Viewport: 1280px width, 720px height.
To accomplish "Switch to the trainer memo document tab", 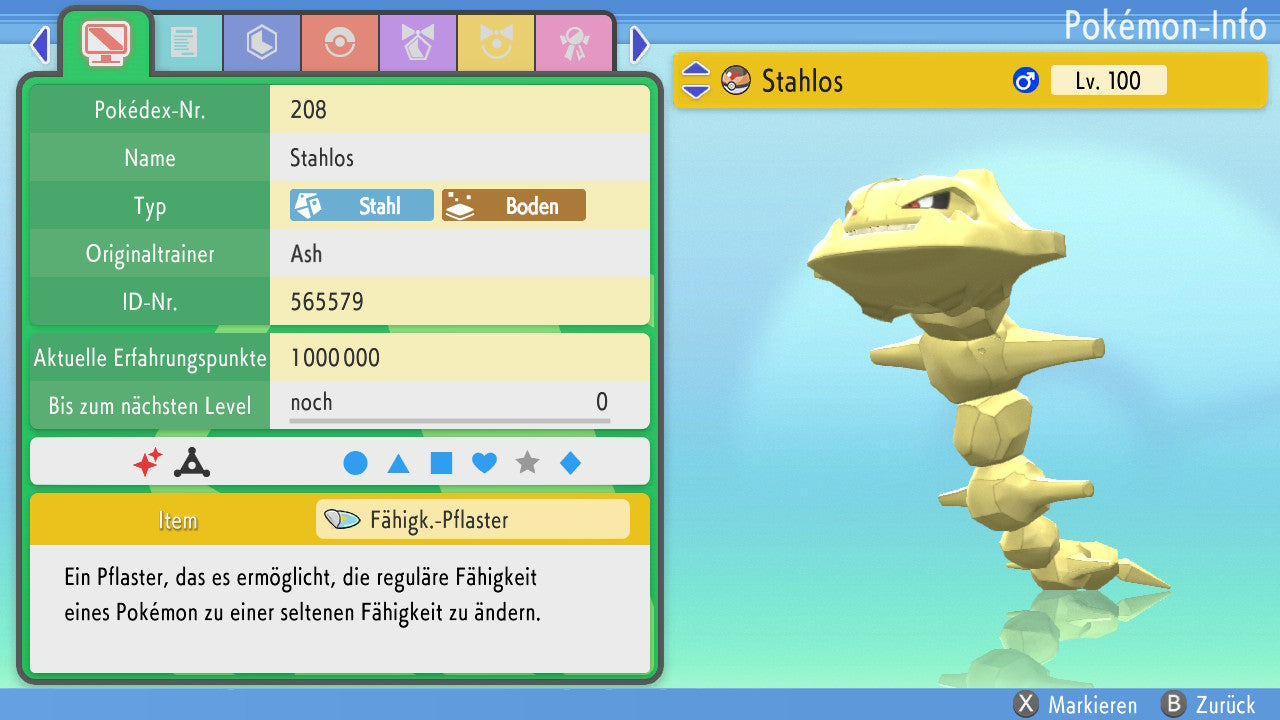I will [184, 44].
